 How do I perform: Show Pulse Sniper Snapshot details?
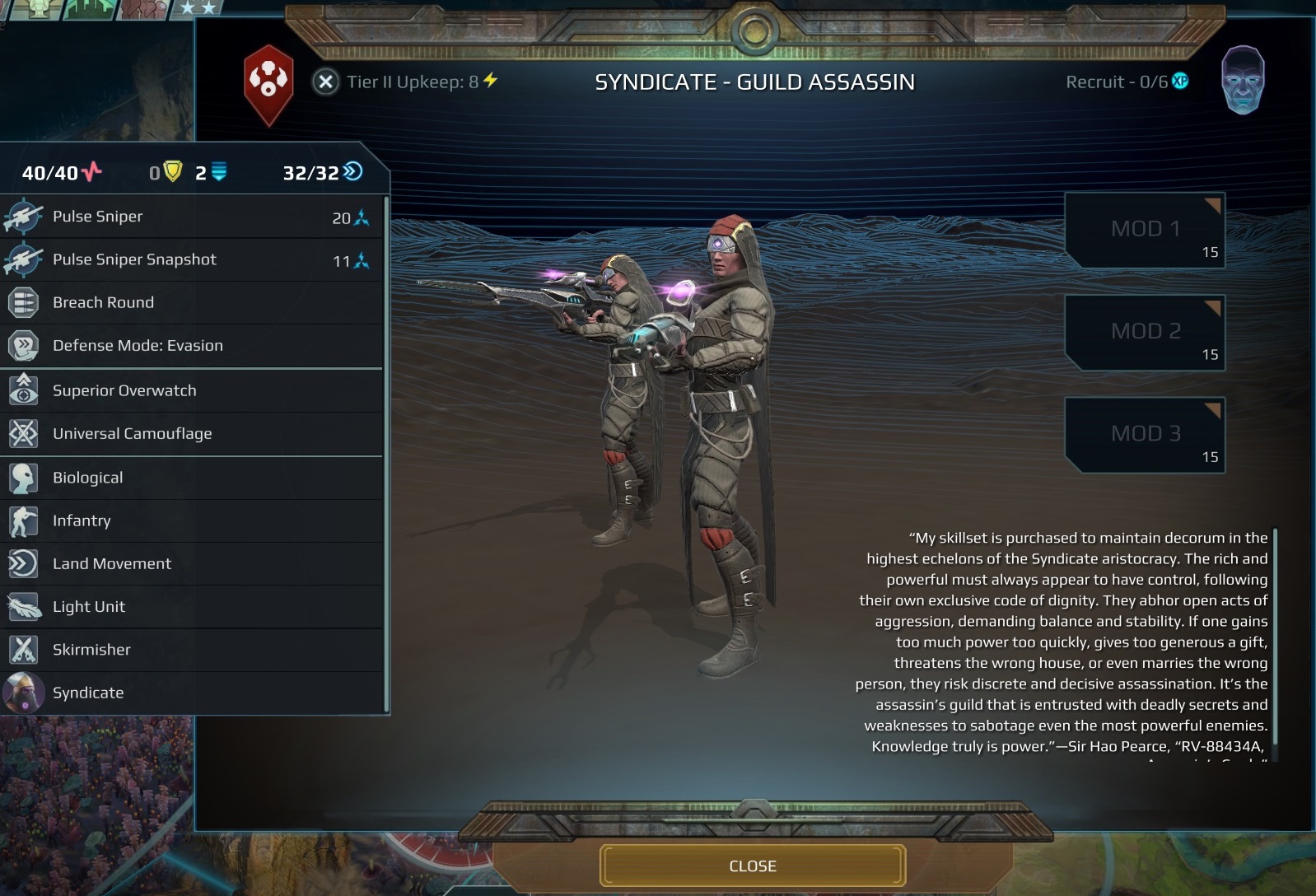point(192,259)
